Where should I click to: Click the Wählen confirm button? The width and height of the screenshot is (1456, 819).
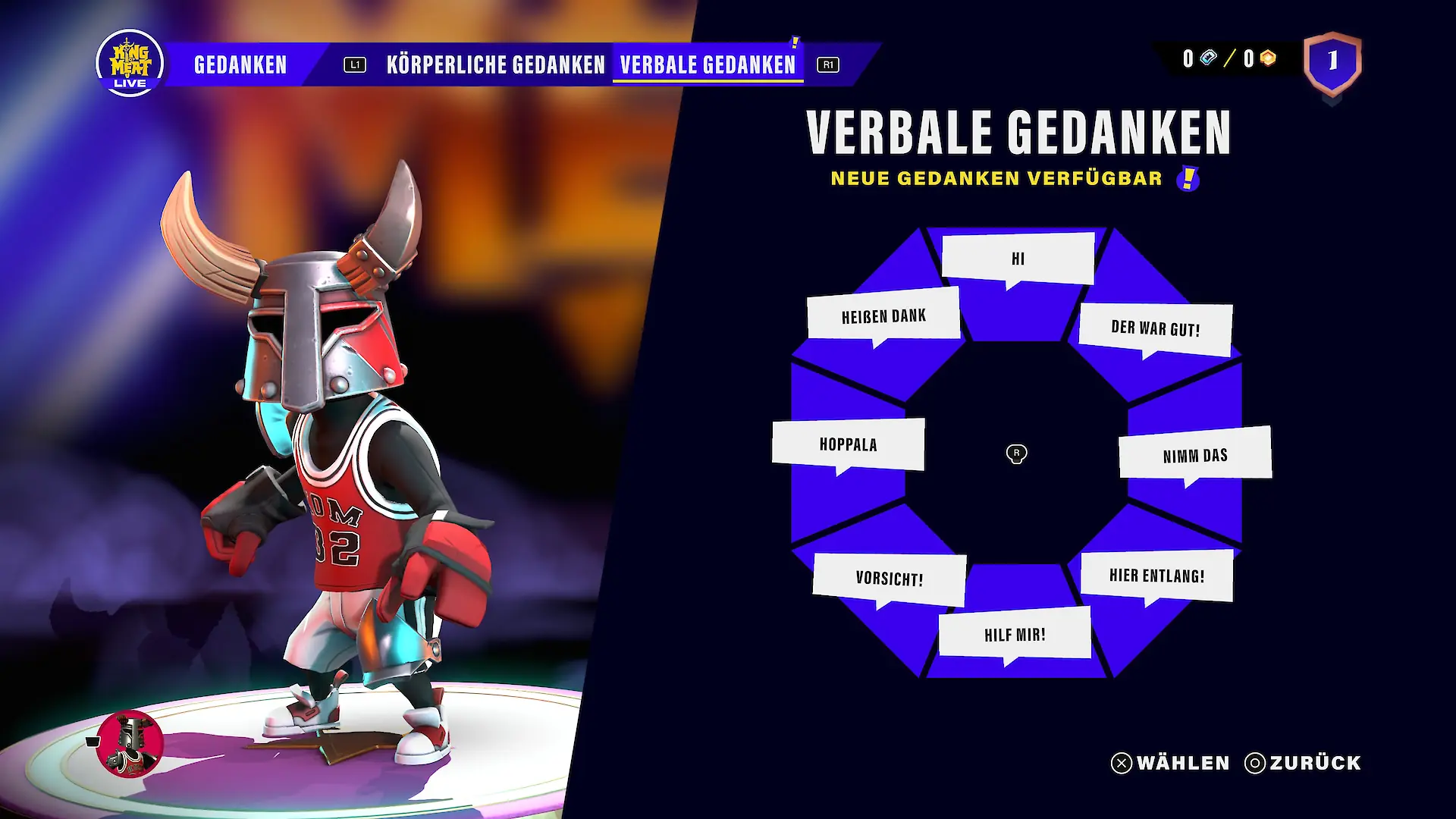tap(1171, 763)
